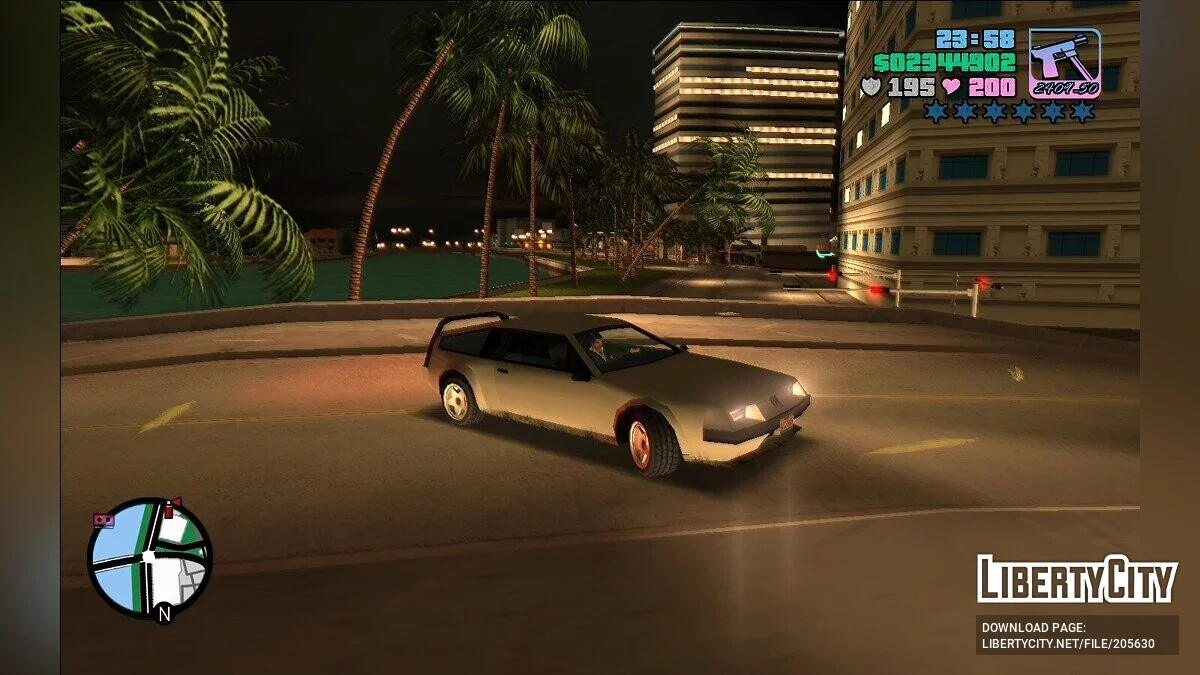The width and height of the screenshot is (1200, 675).
Task: Open the circular radar minimap
Action: [150, 558]
